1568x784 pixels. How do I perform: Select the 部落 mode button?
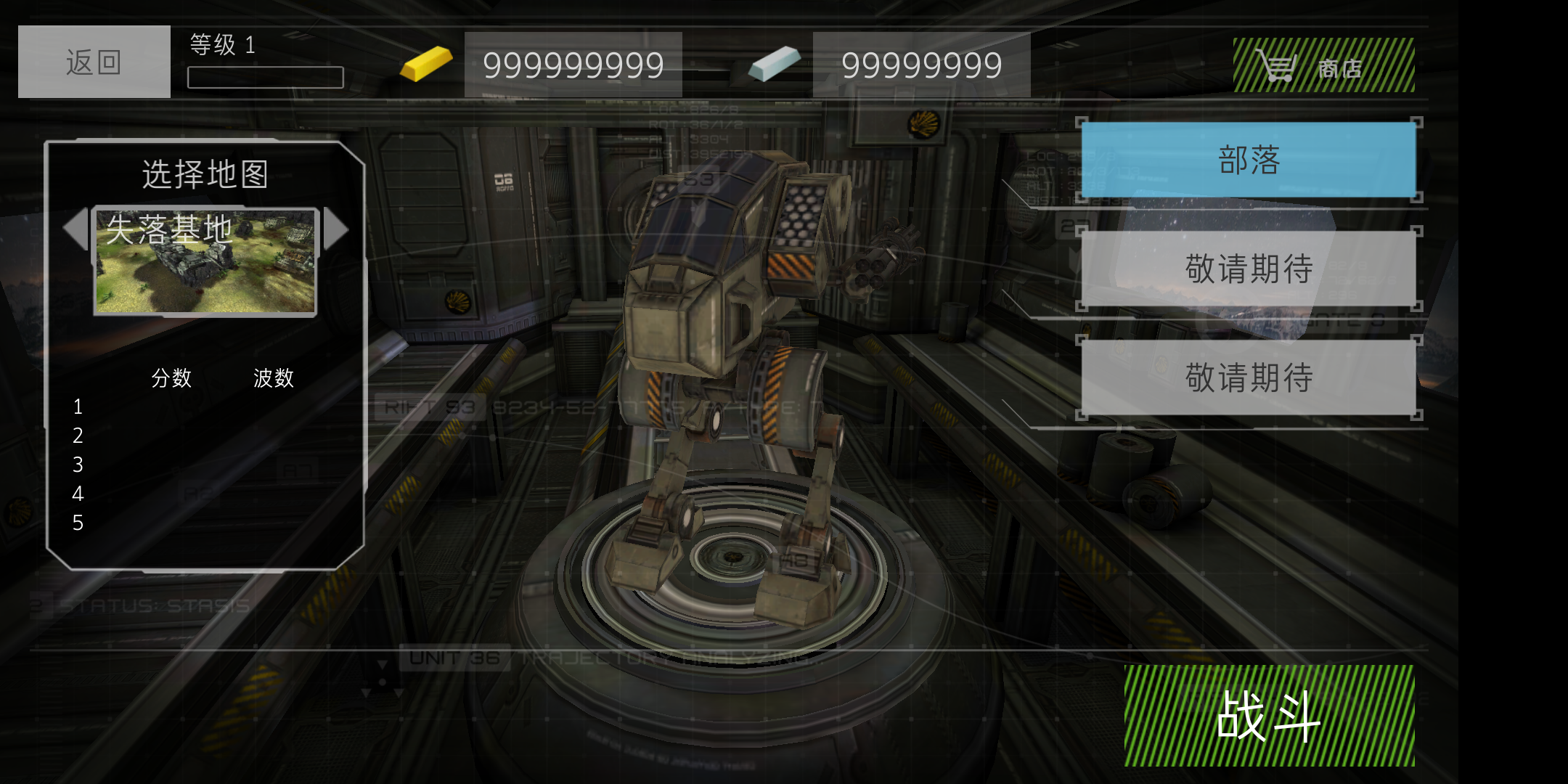point(1249,160)
